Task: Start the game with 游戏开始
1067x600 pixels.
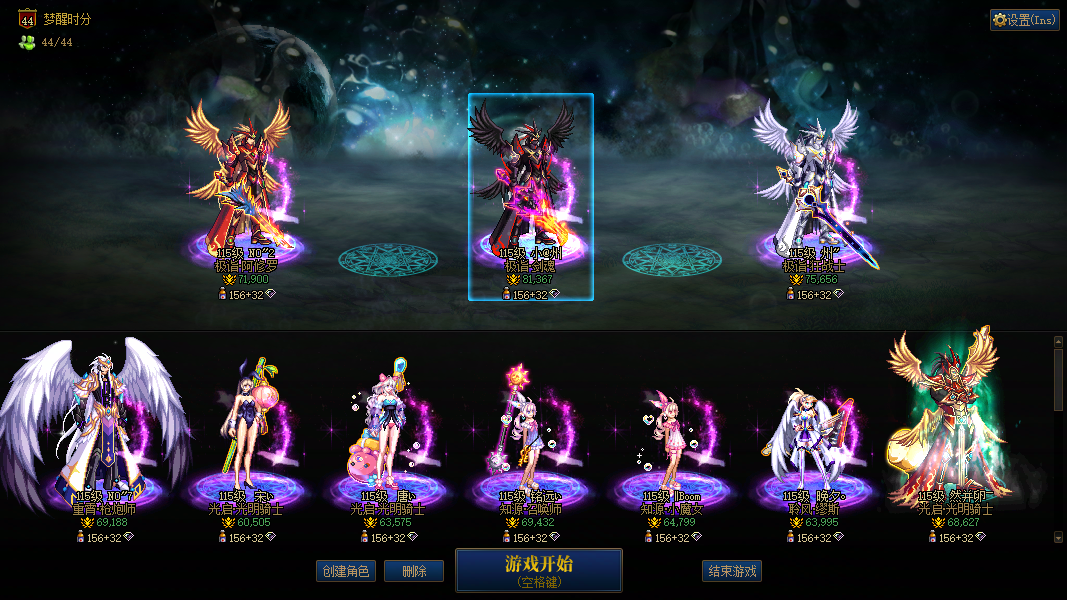Action: point(538,570)
